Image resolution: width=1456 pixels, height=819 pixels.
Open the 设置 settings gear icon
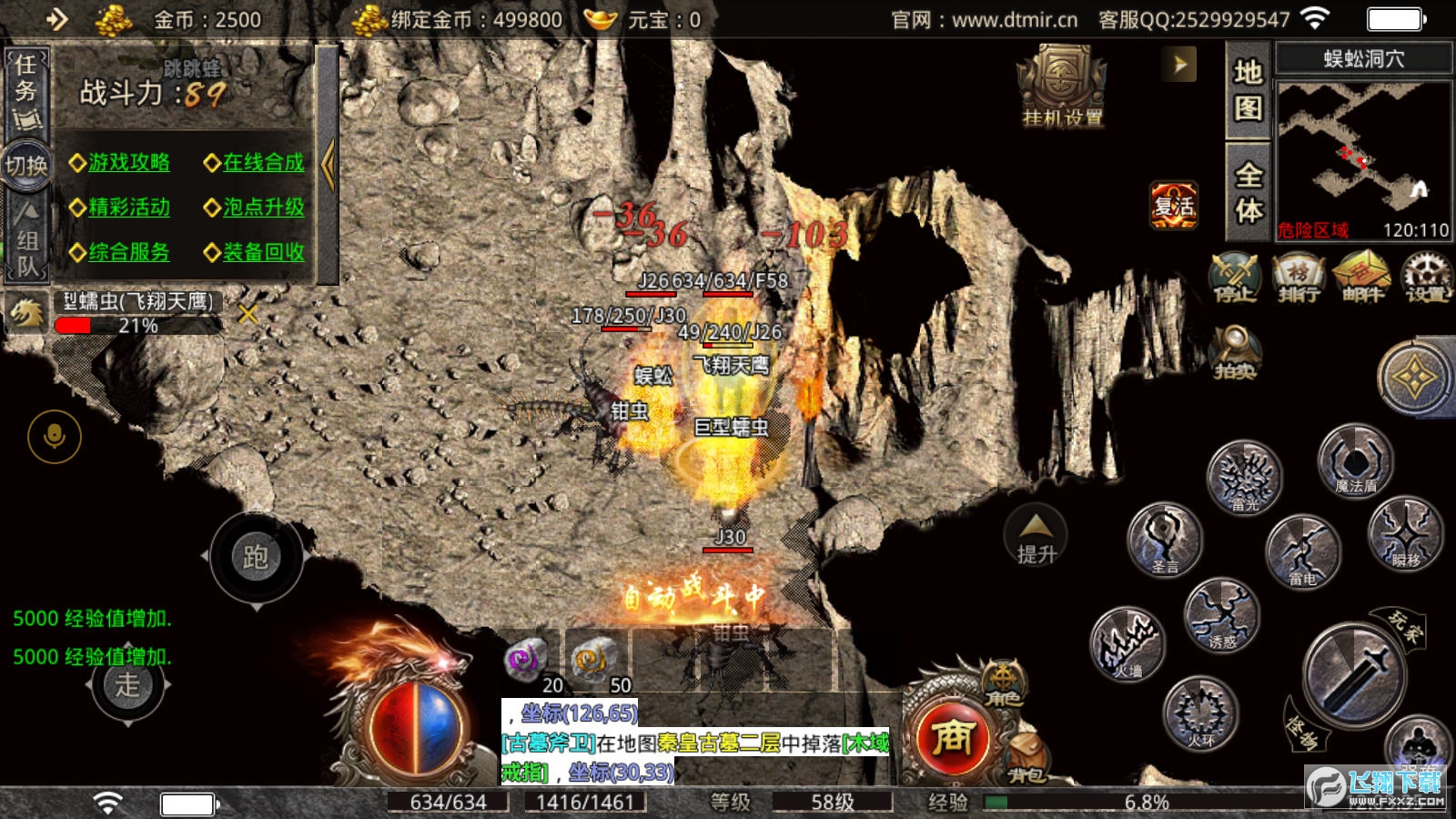click(1426, 278)
